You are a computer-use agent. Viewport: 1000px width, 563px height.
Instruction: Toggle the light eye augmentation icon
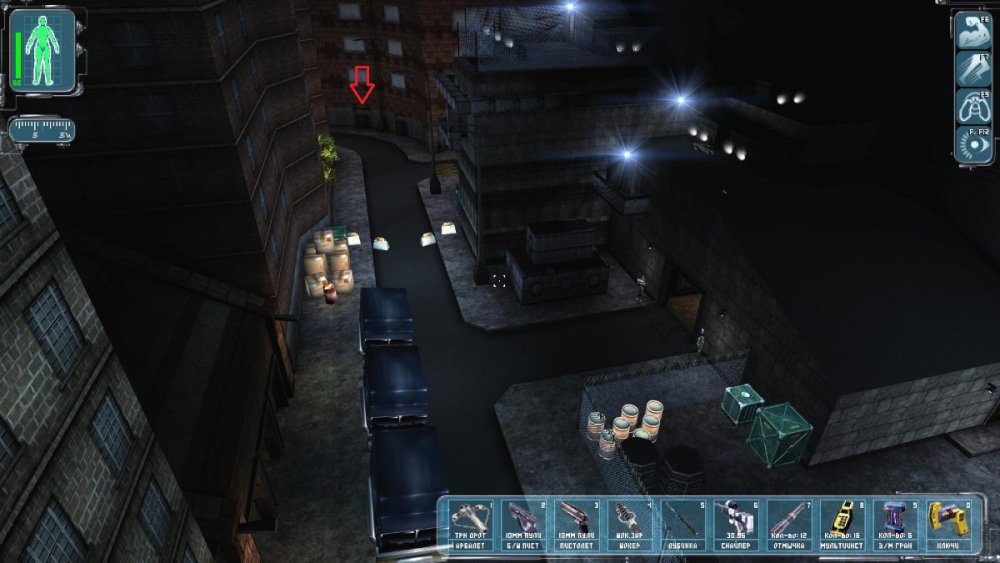971,144
